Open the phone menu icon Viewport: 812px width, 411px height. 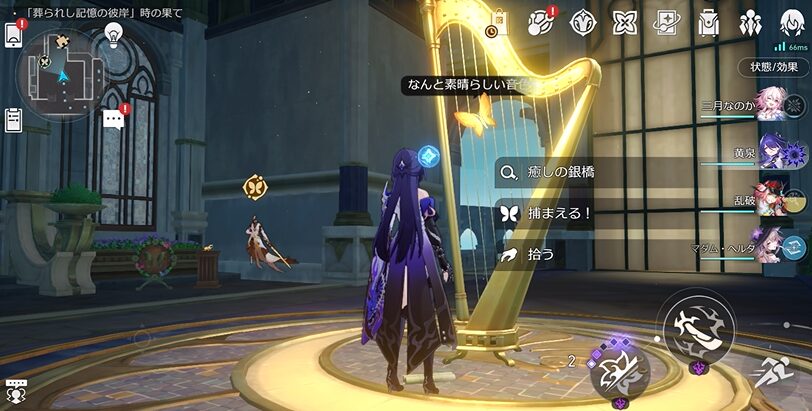14,34
